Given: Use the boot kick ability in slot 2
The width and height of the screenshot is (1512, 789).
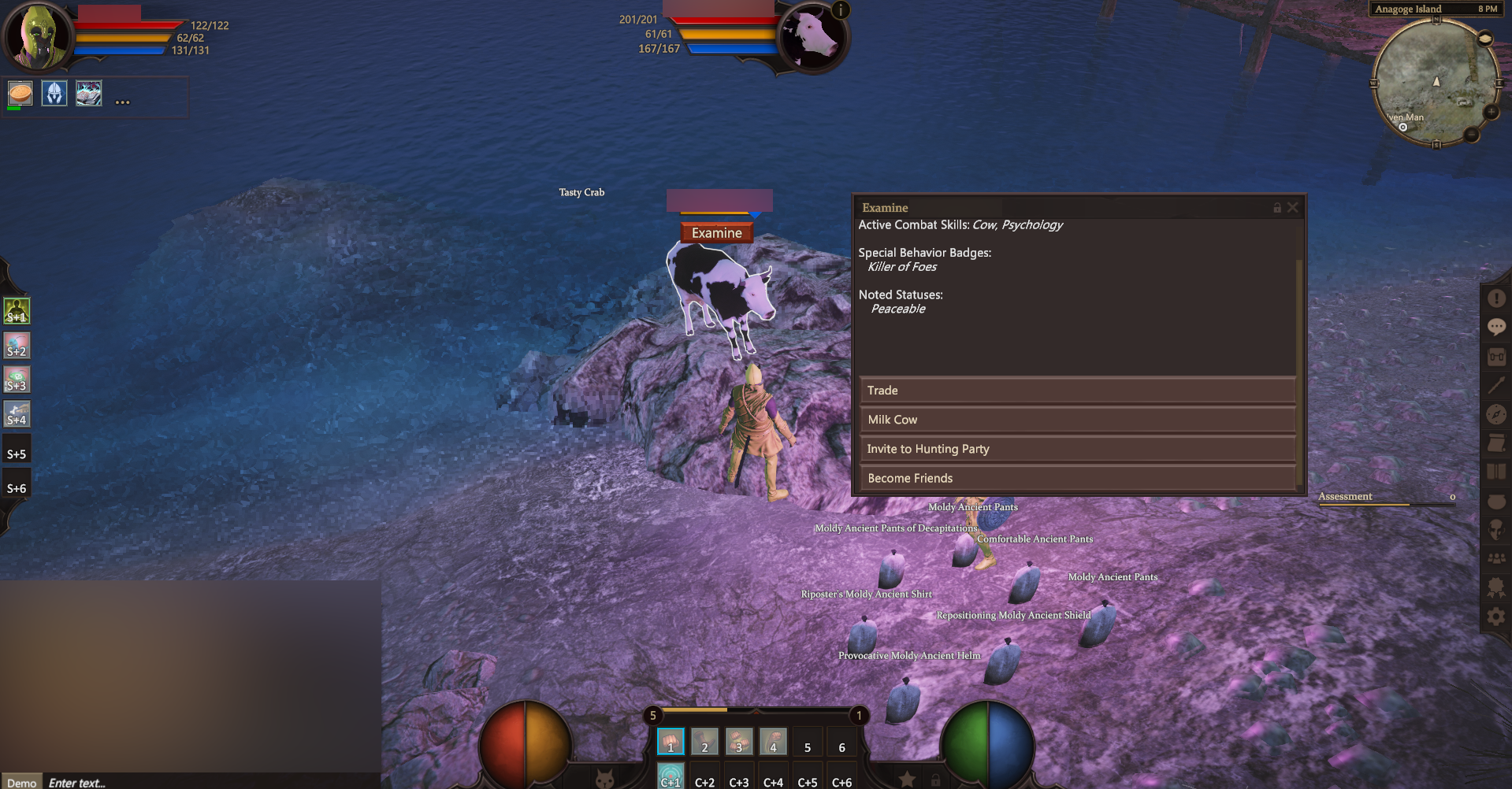Looking at the screenshot, I should point(704,742).
